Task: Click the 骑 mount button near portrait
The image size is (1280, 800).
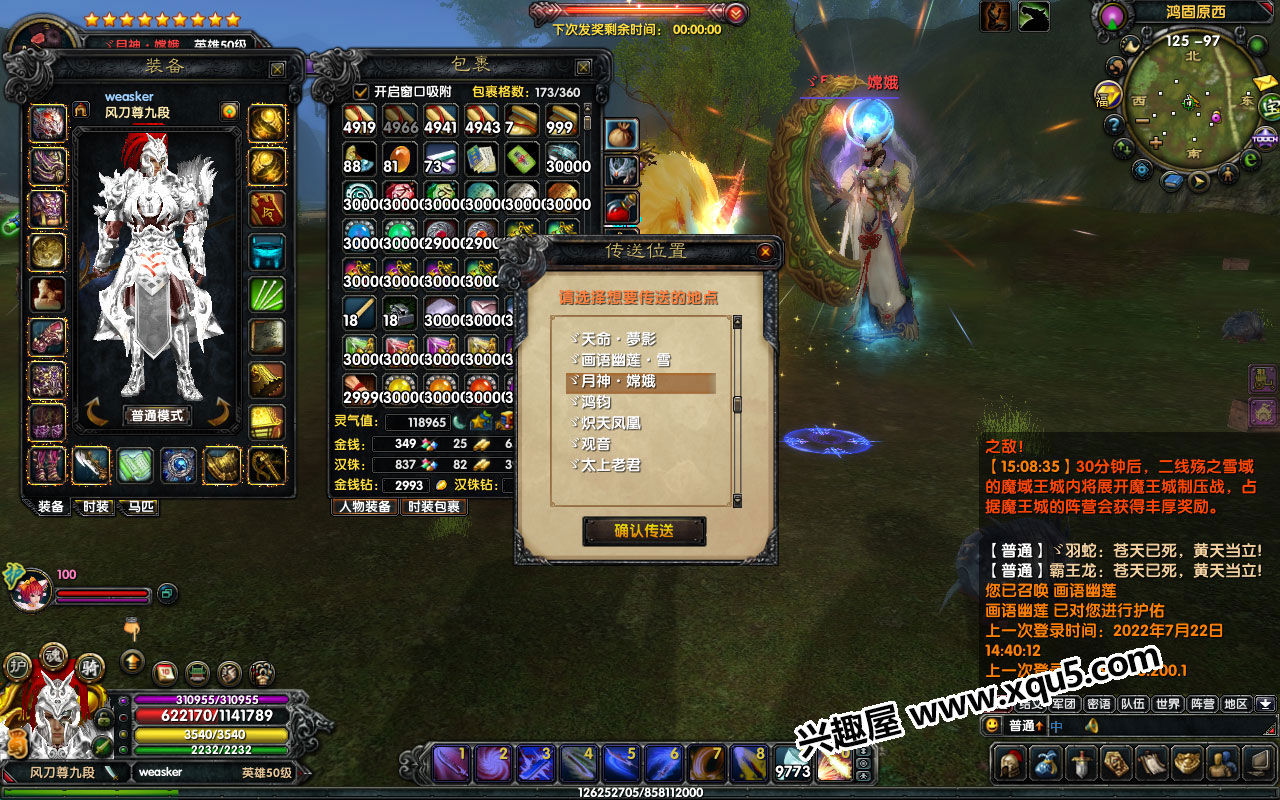Action: 90,668
